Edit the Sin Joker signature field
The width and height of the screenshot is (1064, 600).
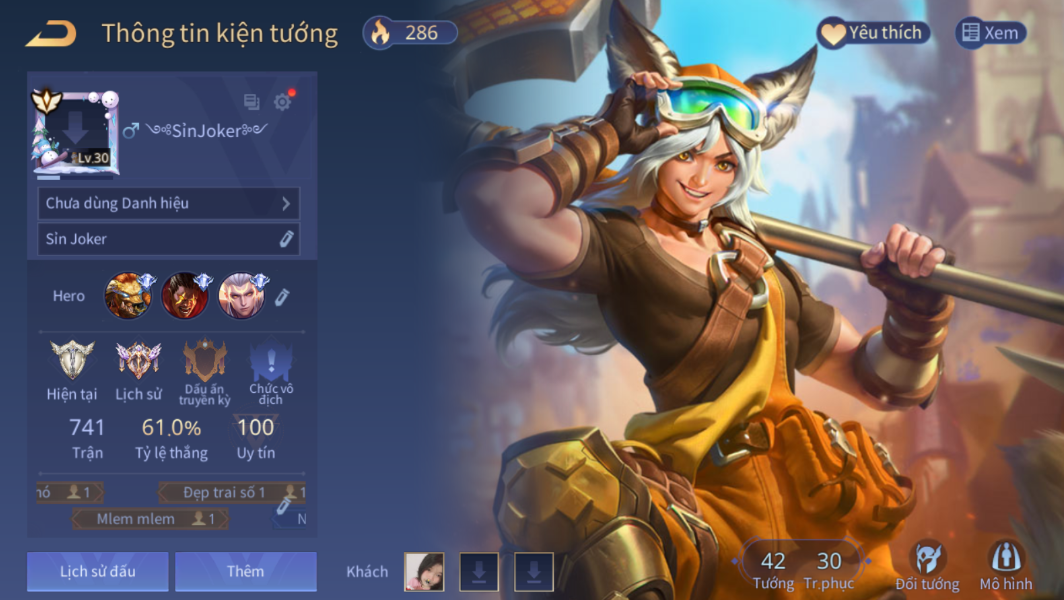[286, 239]
